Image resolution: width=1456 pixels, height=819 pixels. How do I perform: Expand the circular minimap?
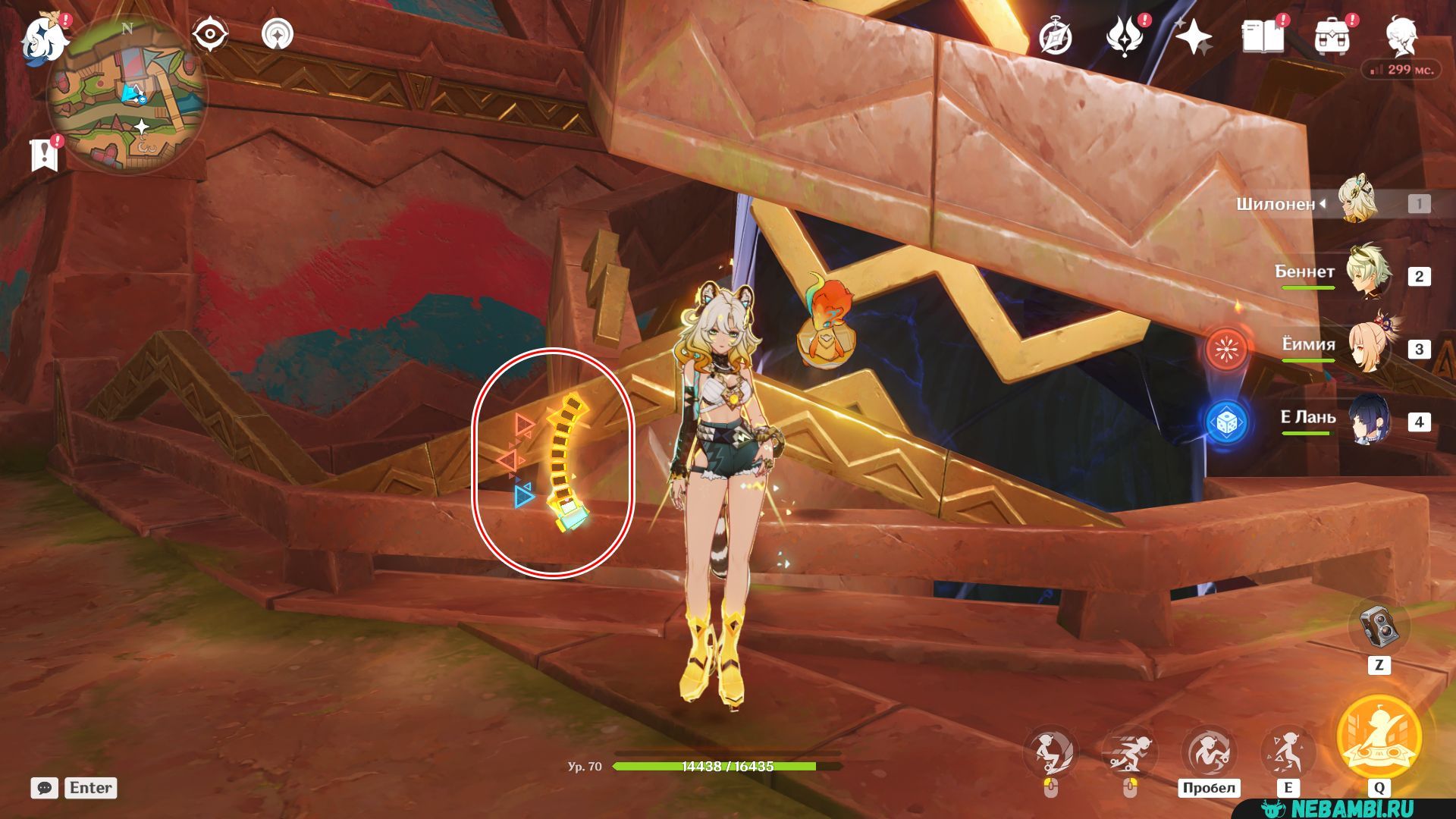pos(127,95)
